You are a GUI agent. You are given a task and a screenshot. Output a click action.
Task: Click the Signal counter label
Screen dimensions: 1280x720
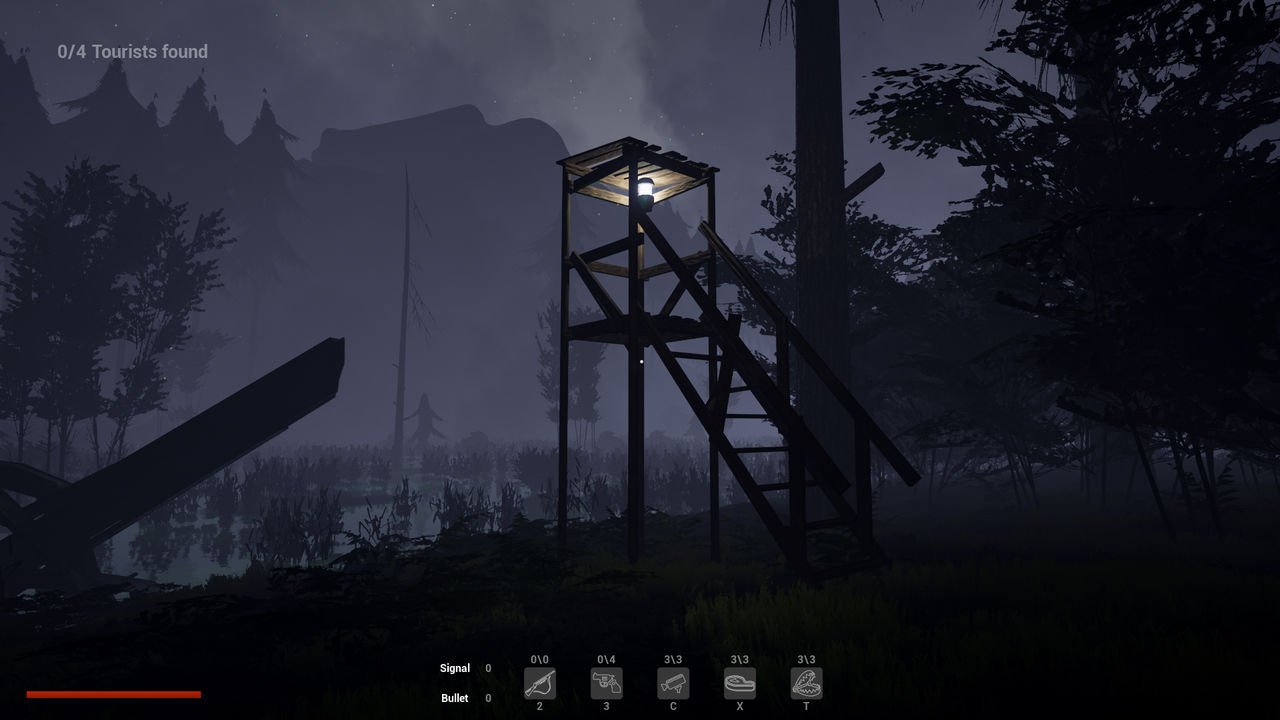tap(455, 668)
